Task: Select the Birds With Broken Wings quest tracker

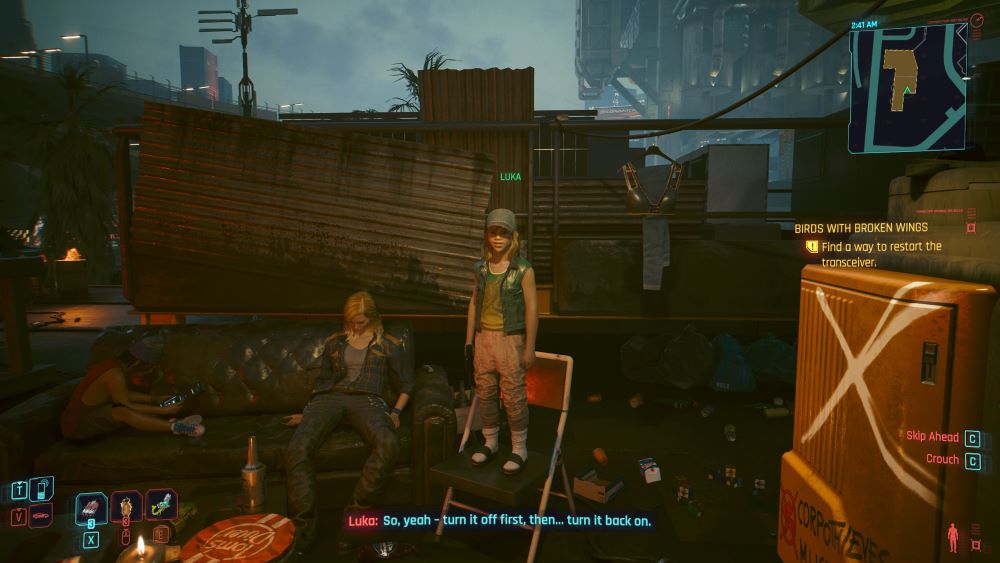Action: pos(861,227)
